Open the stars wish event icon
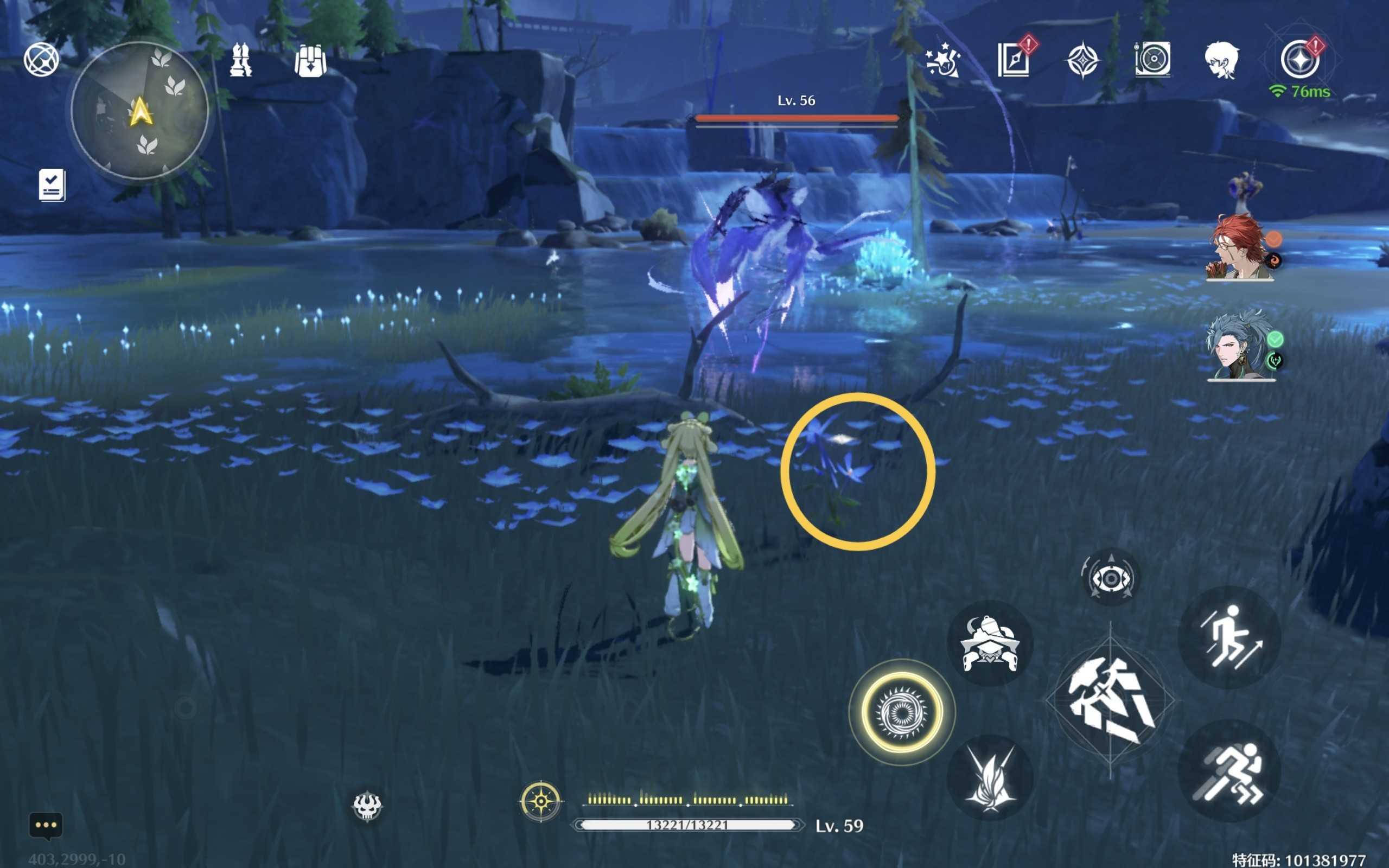 [x=942, y=60]
